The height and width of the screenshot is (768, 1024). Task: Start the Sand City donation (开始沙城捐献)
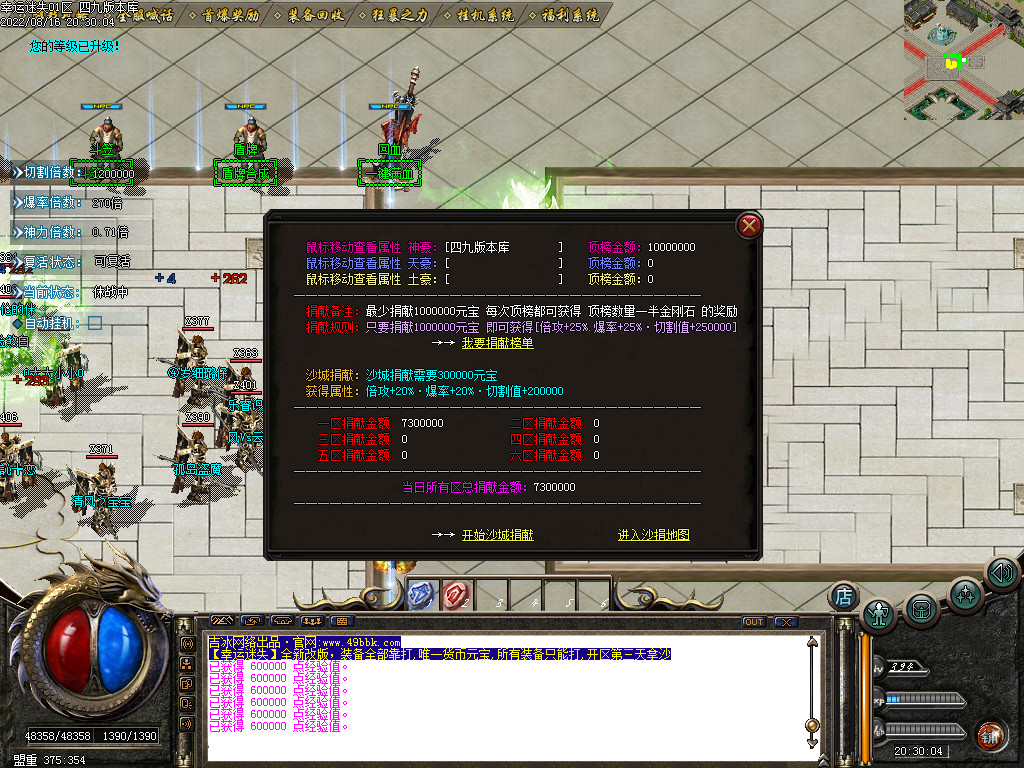(497, 535)
